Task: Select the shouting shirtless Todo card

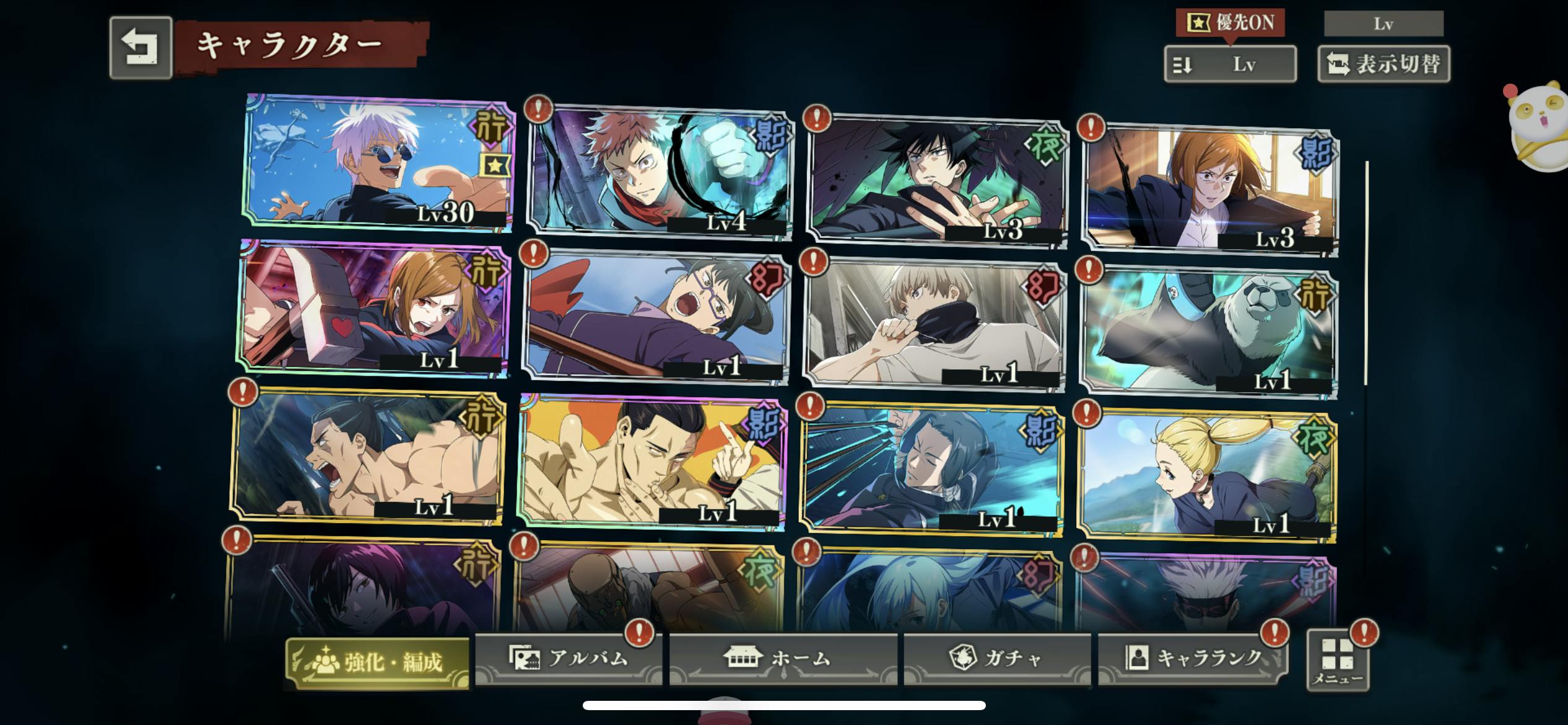Action: point(368,457)
